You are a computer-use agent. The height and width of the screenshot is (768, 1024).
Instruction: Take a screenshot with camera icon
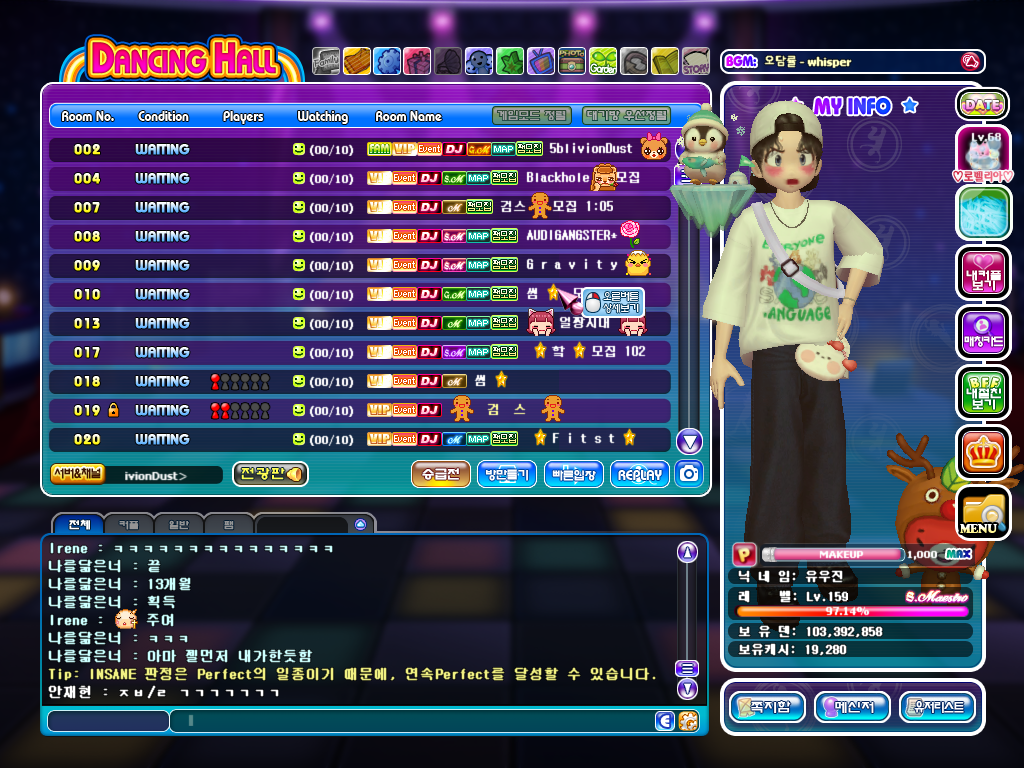pyautogui.click(x=688, y=474)
